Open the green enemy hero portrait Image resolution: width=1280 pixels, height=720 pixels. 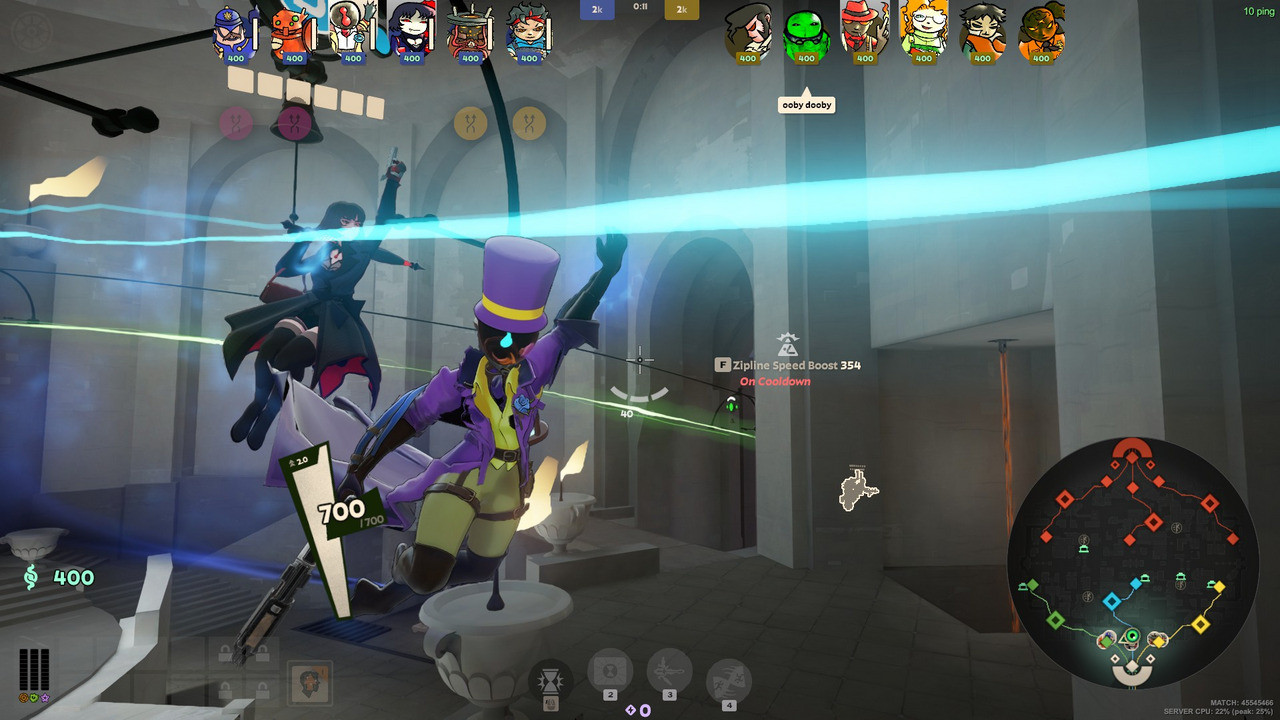(x=806, y=30)
